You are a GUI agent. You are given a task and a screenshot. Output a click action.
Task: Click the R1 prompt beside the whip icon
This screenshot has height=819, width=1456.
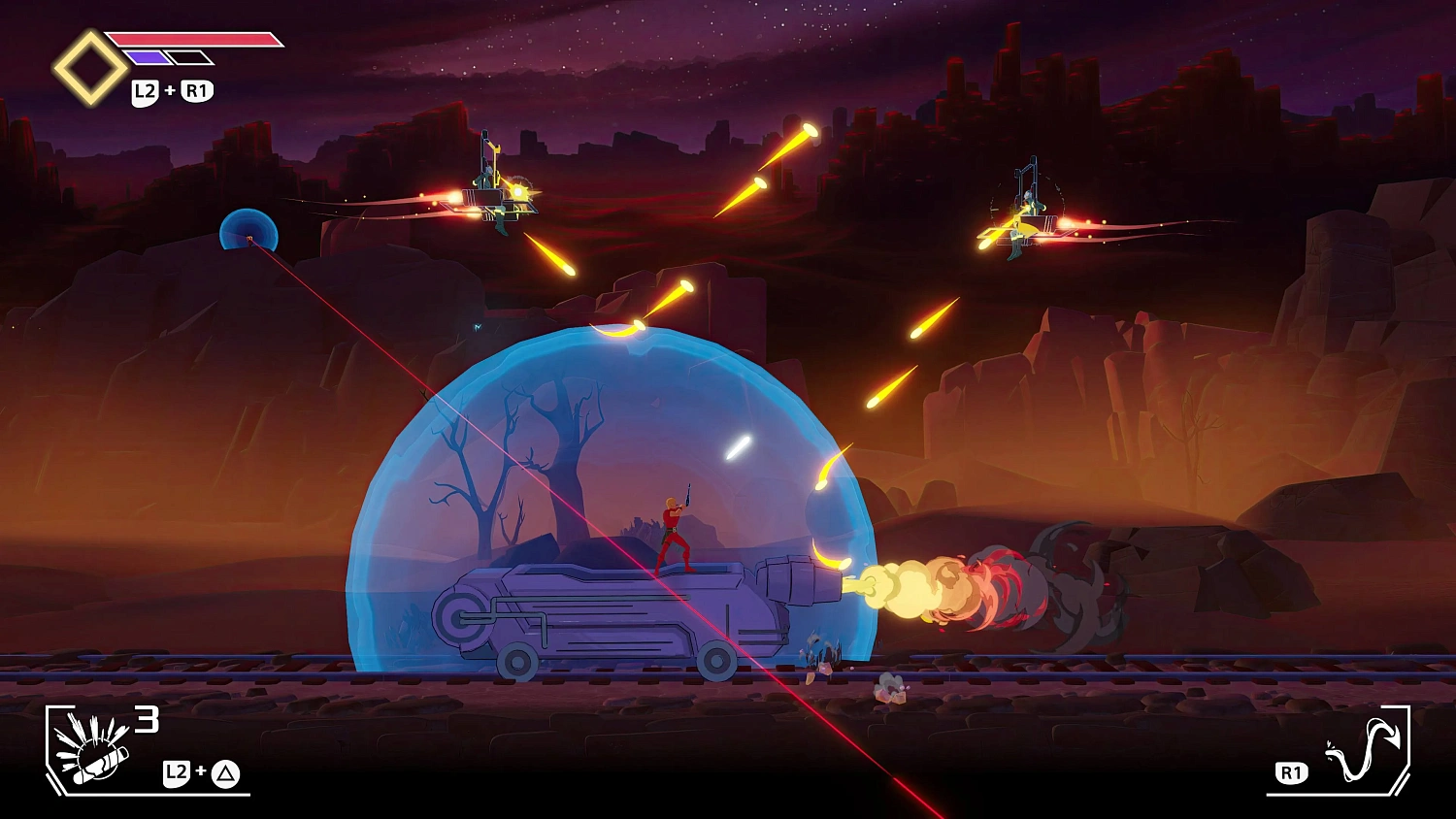[1291, 773]
